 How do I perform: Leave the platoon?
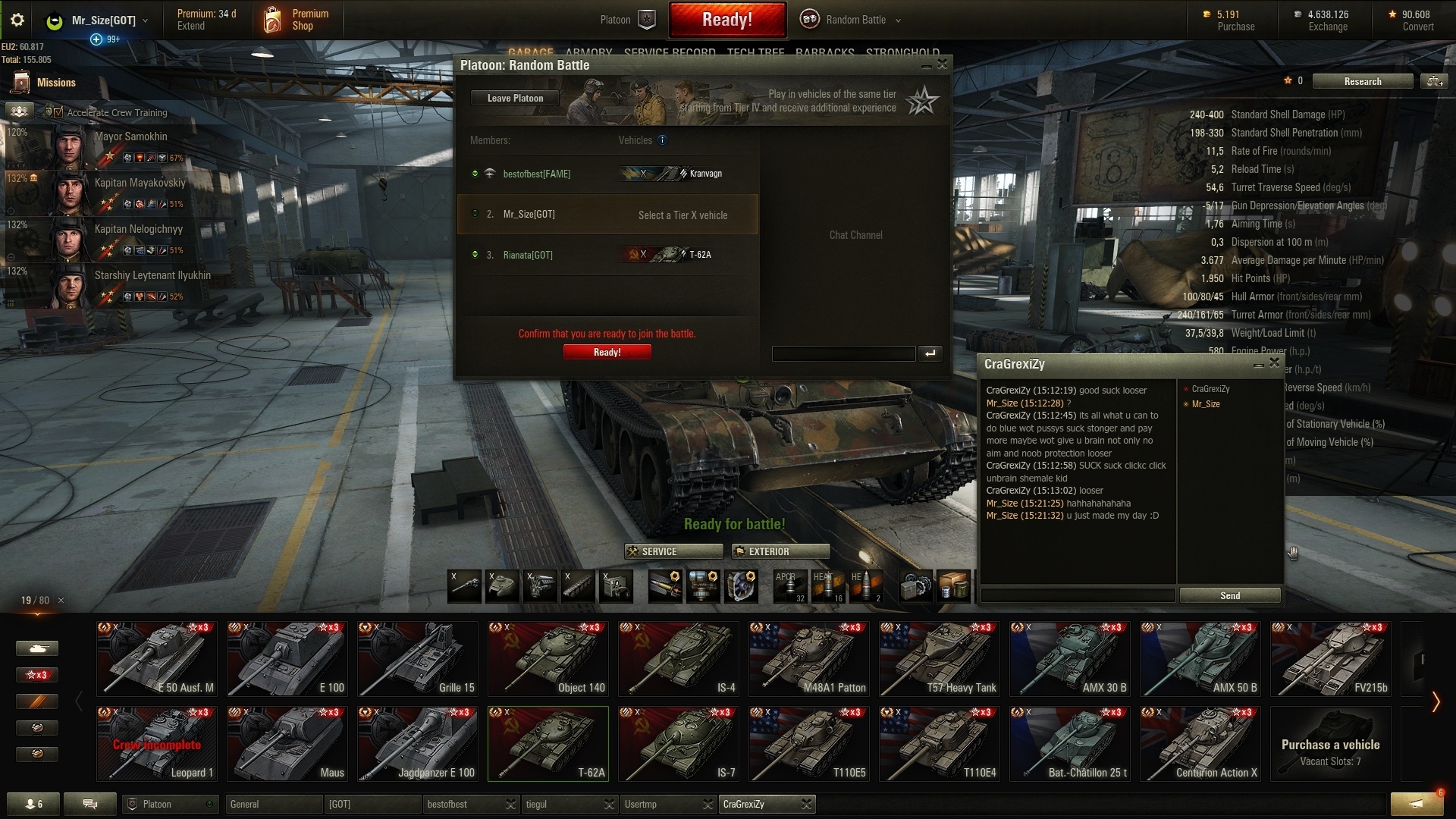point(515,98)
